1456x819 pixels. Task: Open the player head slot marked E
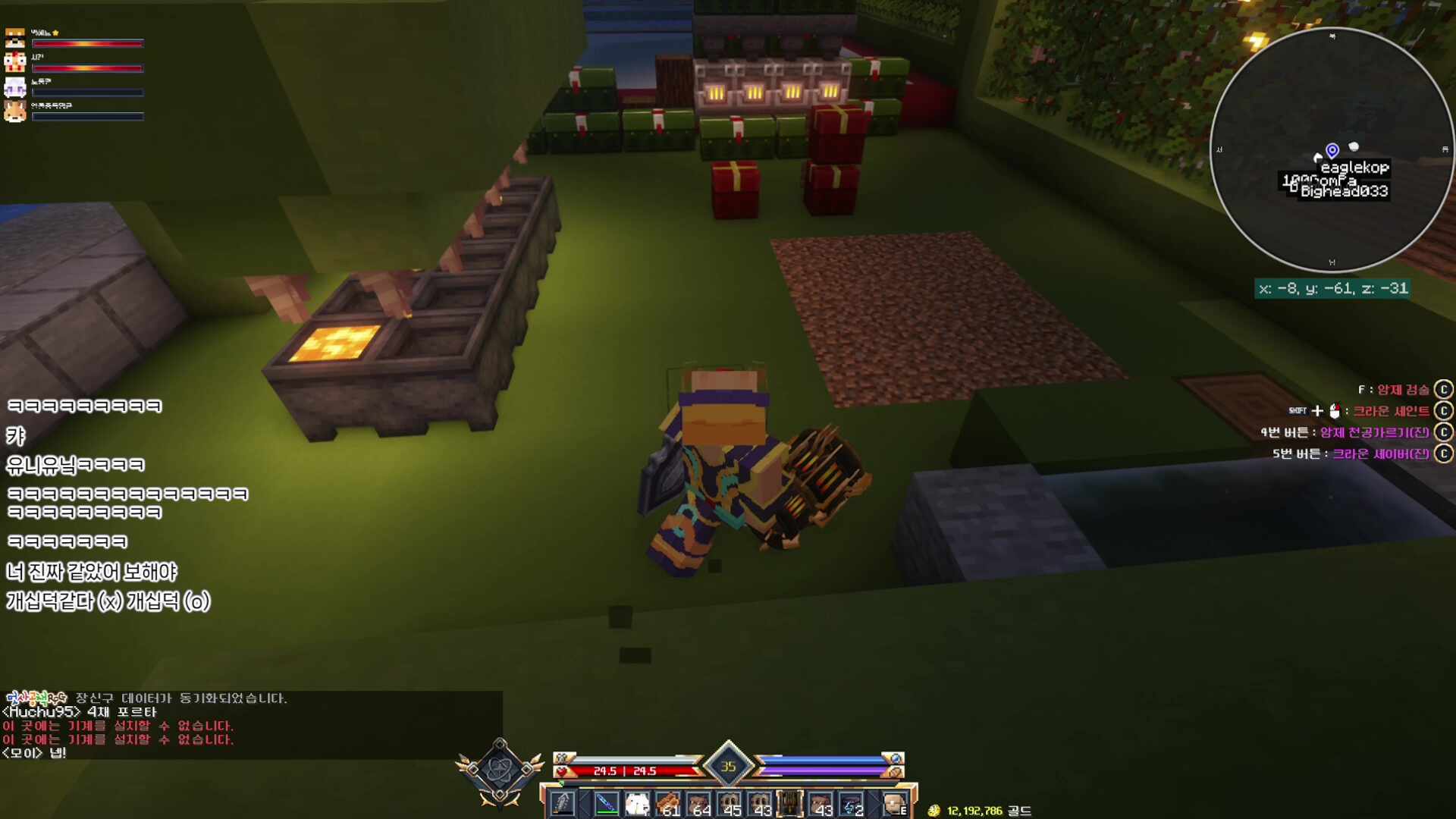point(896,803)
